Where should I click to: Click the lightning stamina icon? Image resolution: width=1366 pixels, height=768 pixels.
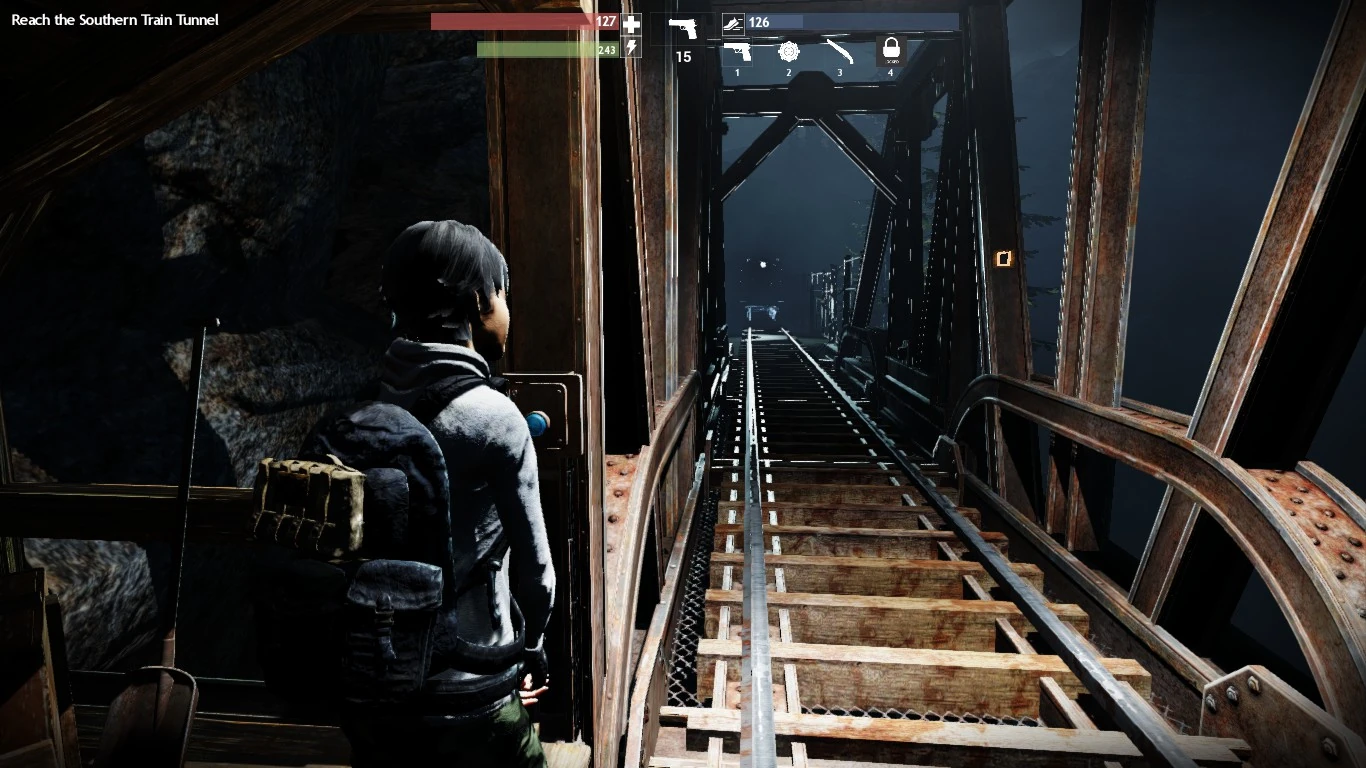point(630,46)
